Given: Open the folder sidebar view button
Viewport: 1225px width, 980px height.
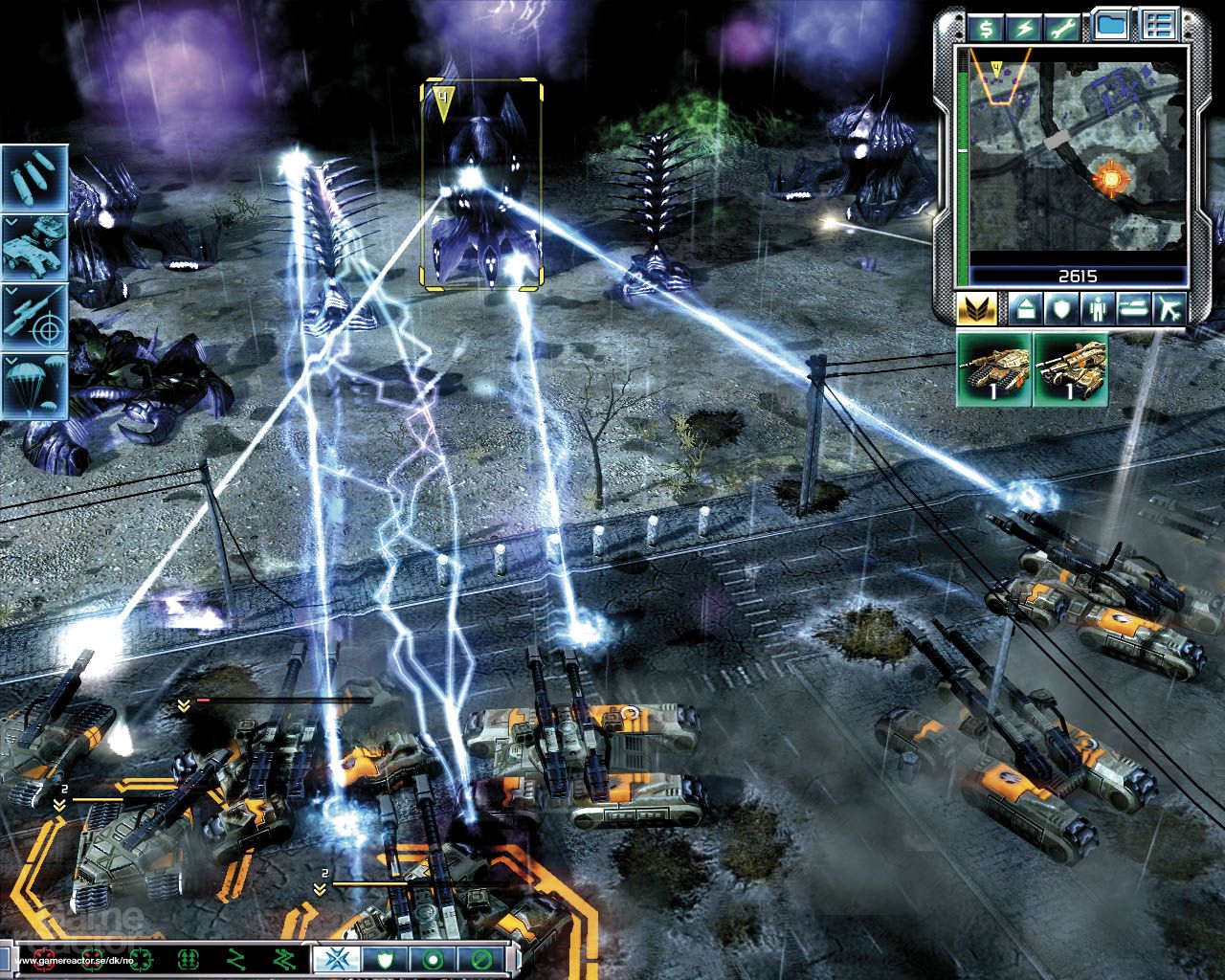Looking at the screenshot, I should 1111,24.
